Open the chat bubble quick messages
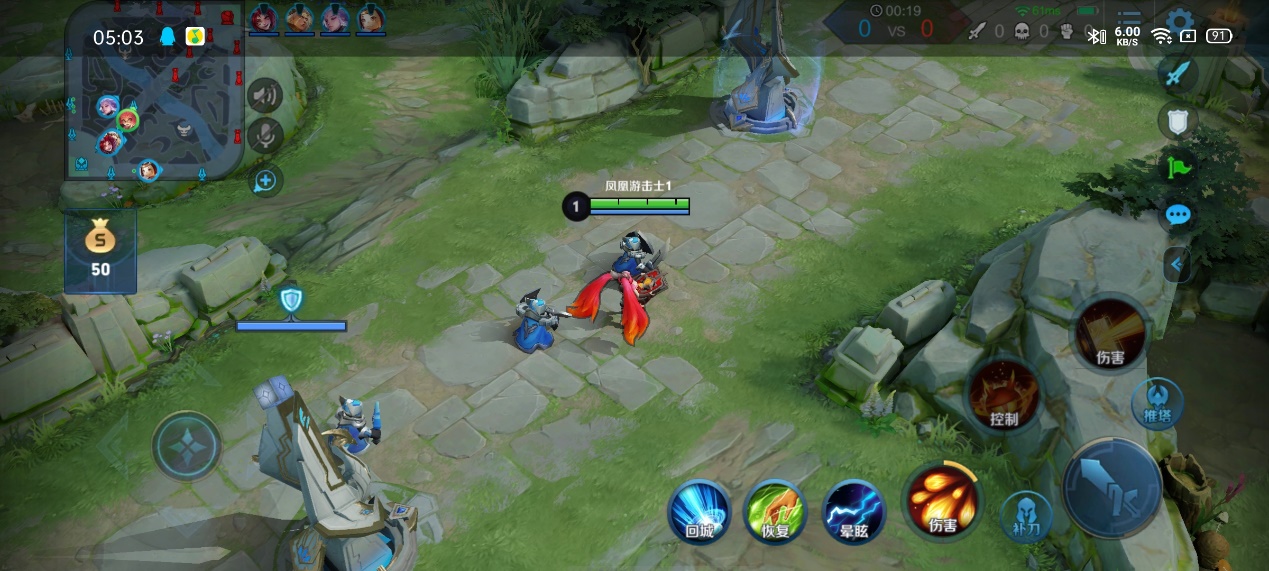The image size is (1269, 571). click(1179, 215)
